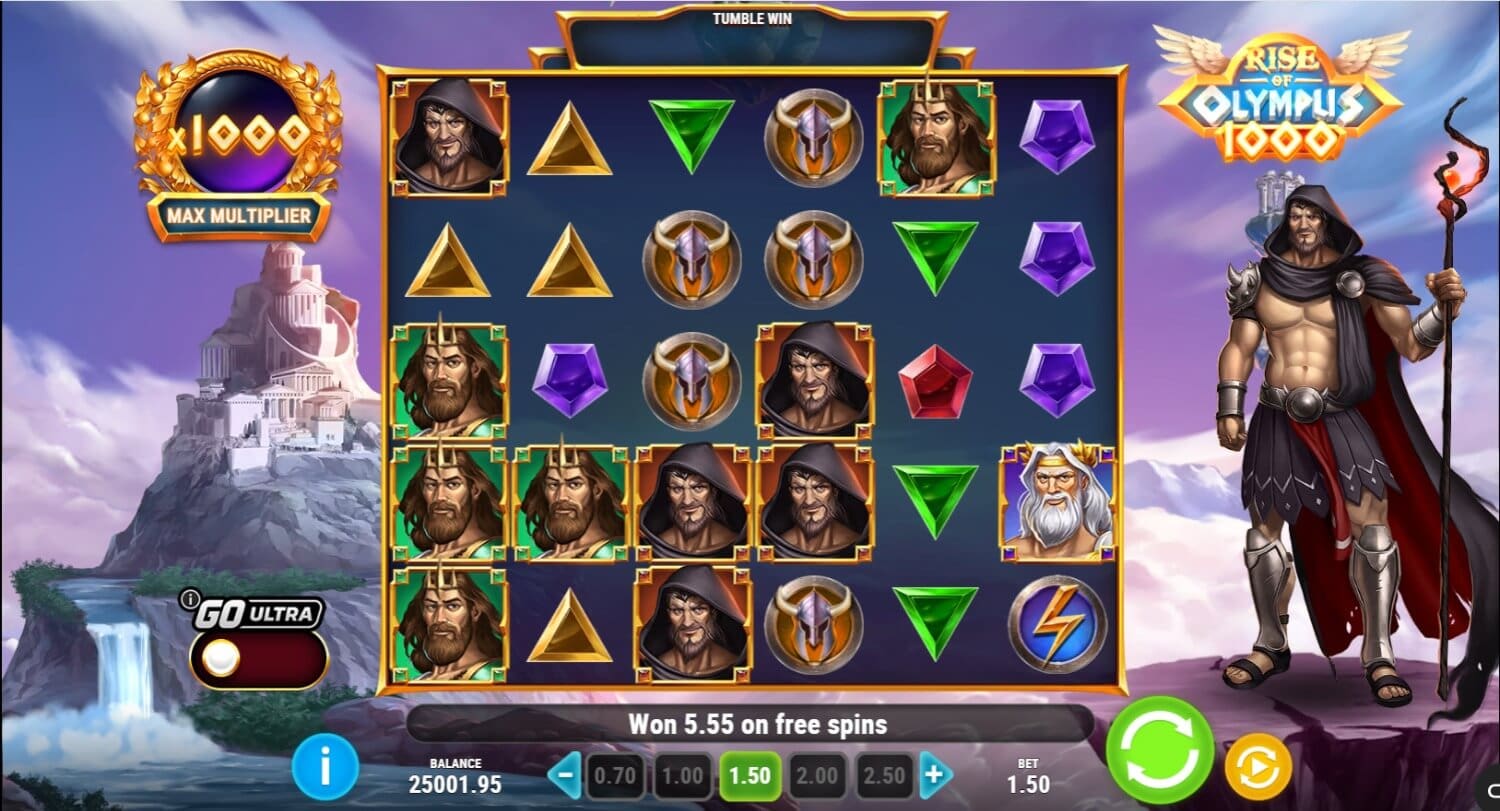
Task: Select the red gem symbol
Action: [936, 384]
